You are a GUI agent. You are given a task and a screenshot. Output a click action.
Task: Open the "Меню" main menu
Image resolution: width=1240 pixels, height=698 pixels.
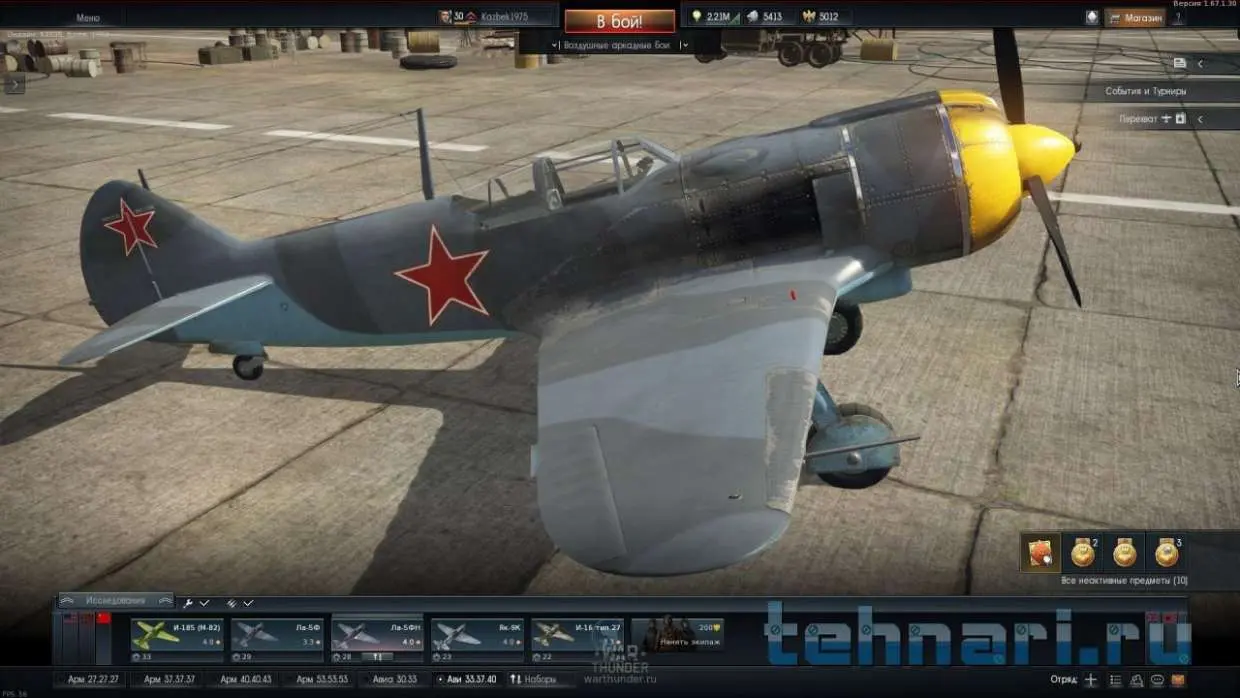[x=88, y=18]
